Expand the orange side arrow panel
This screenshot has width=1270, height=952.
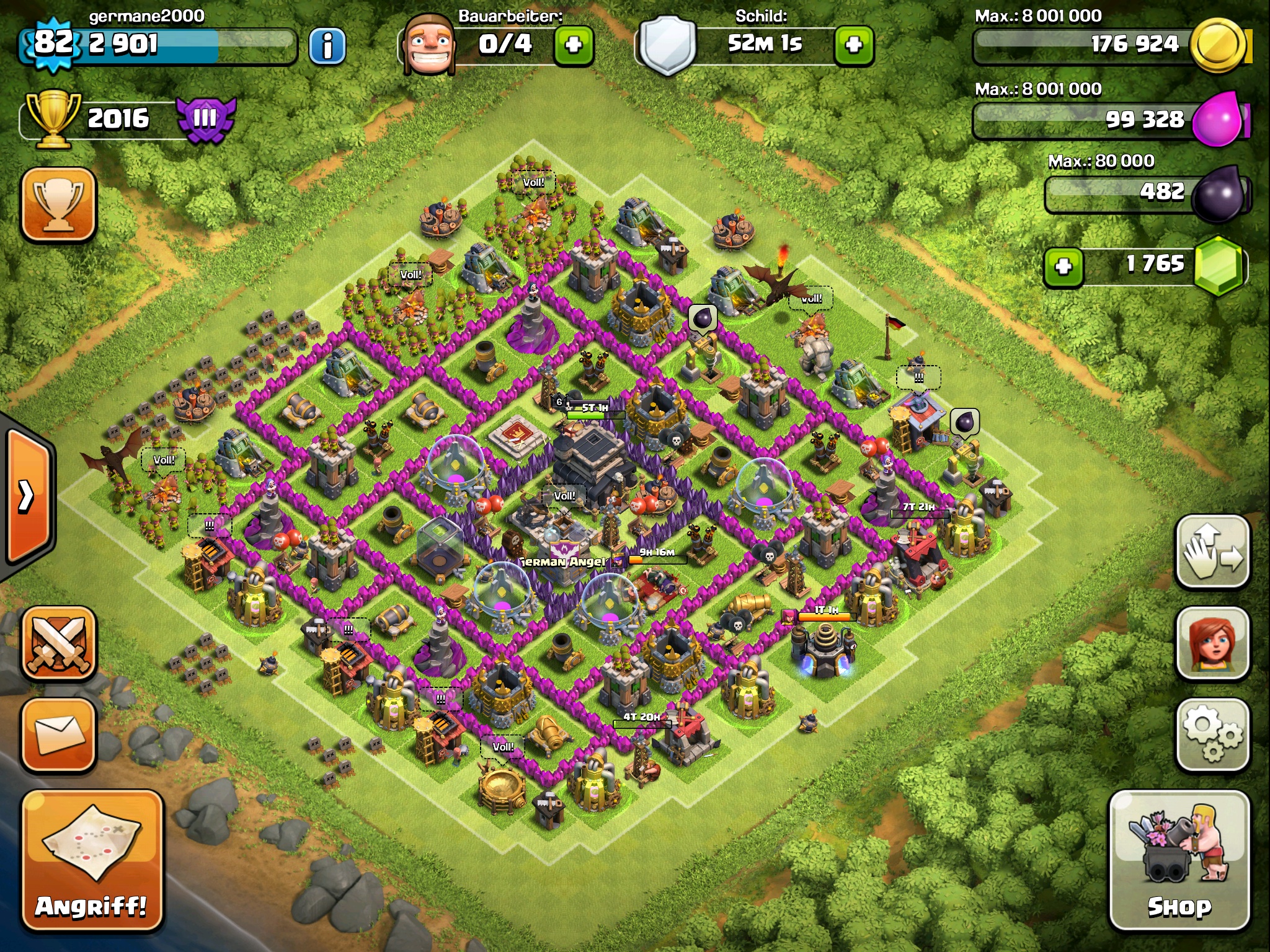tap(28, 495)
